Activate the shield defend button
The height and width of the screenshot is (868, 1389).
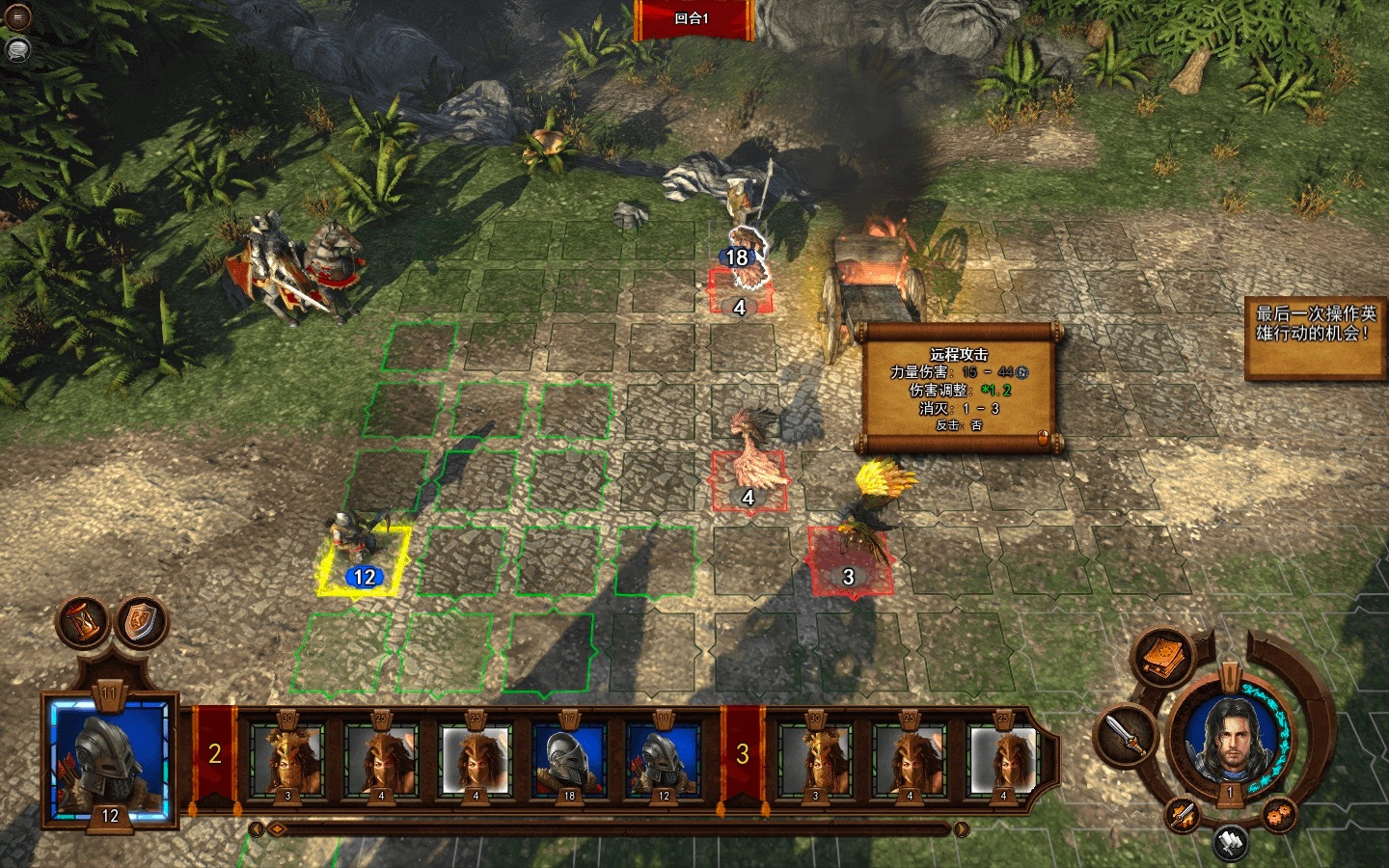[141, 622]
